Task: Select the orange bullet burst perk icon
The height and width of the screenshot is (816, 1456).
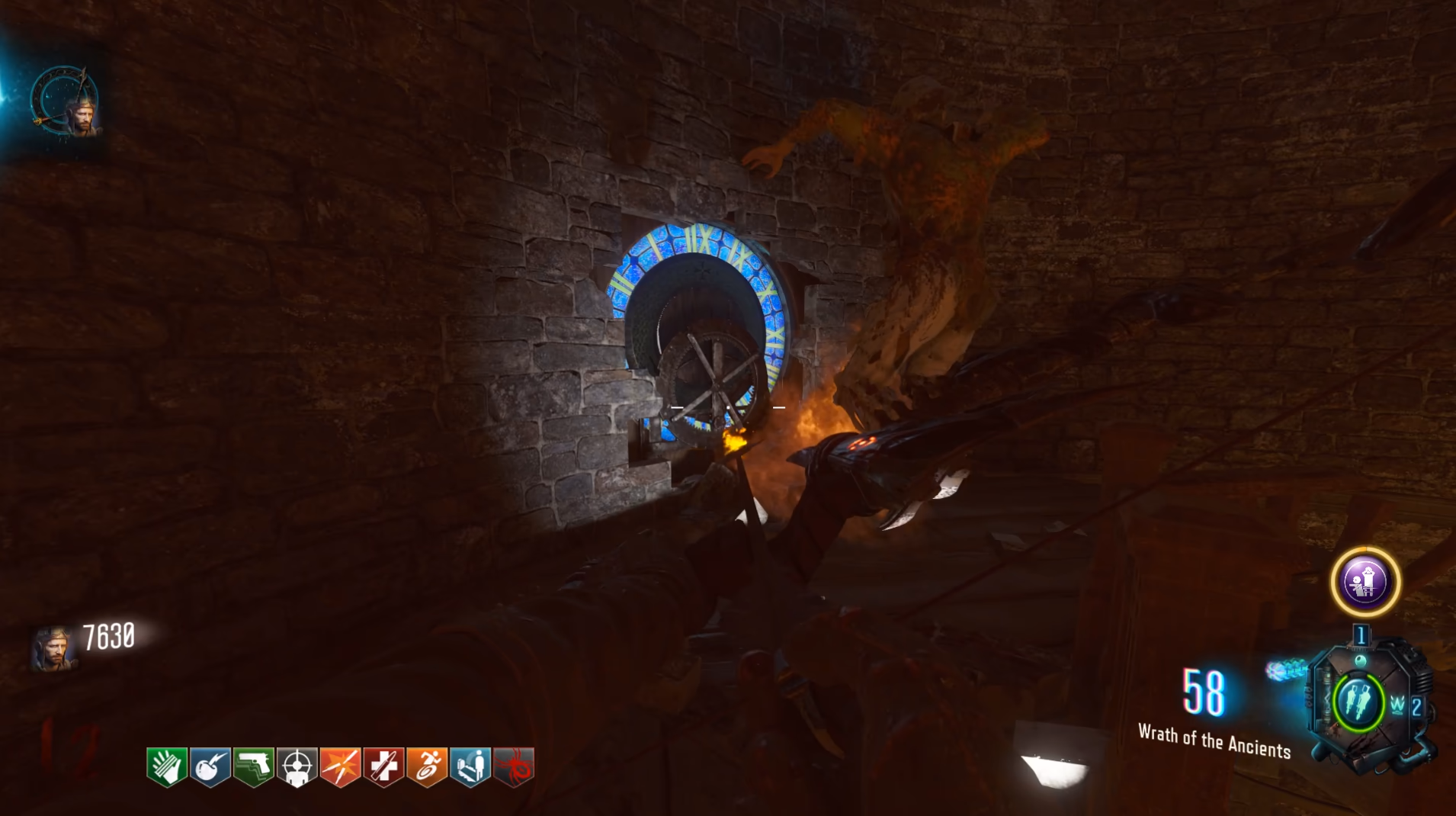Action: 341,766
